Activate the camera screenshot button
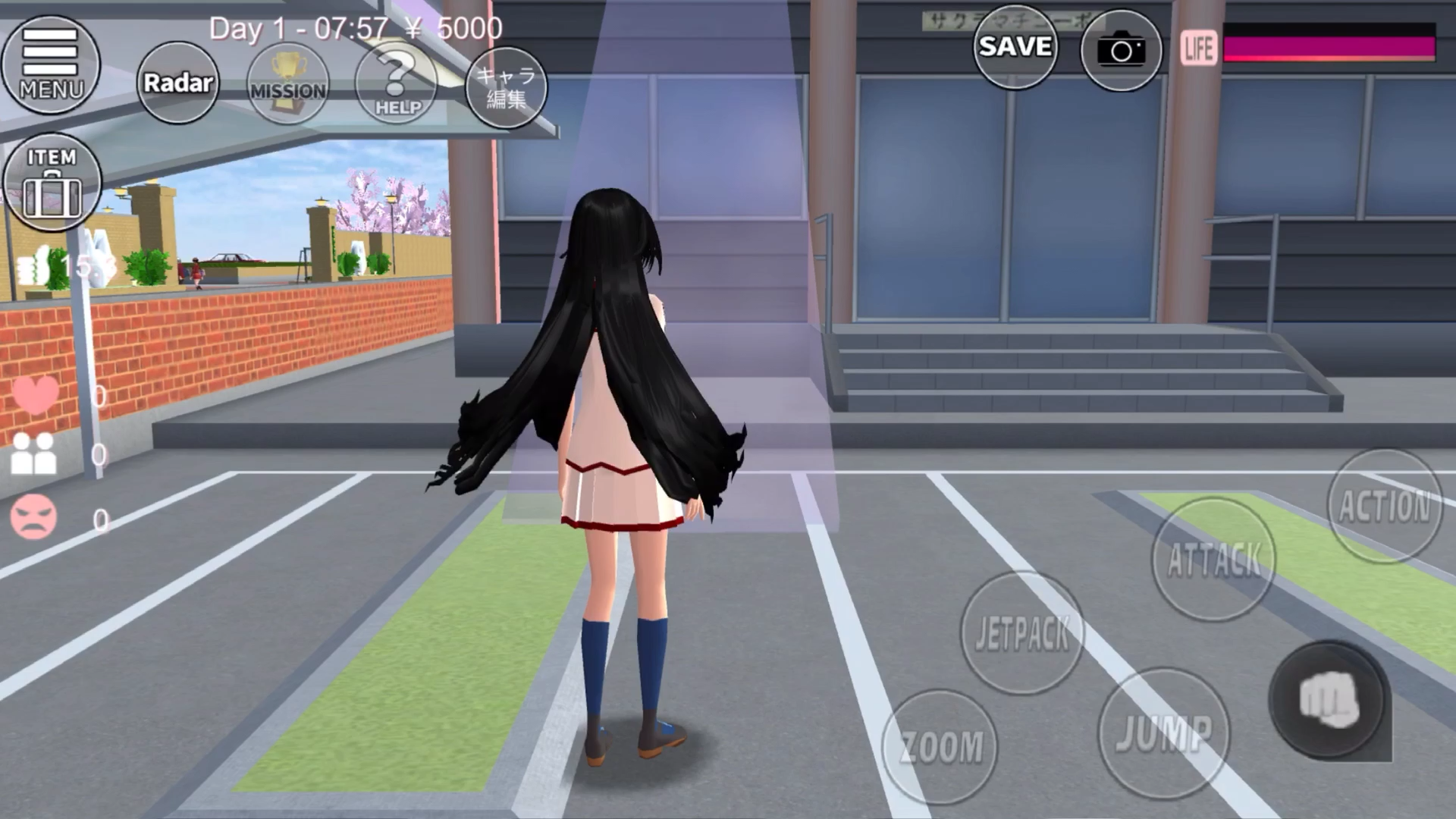1456x819 pixels. point(1121,51)
